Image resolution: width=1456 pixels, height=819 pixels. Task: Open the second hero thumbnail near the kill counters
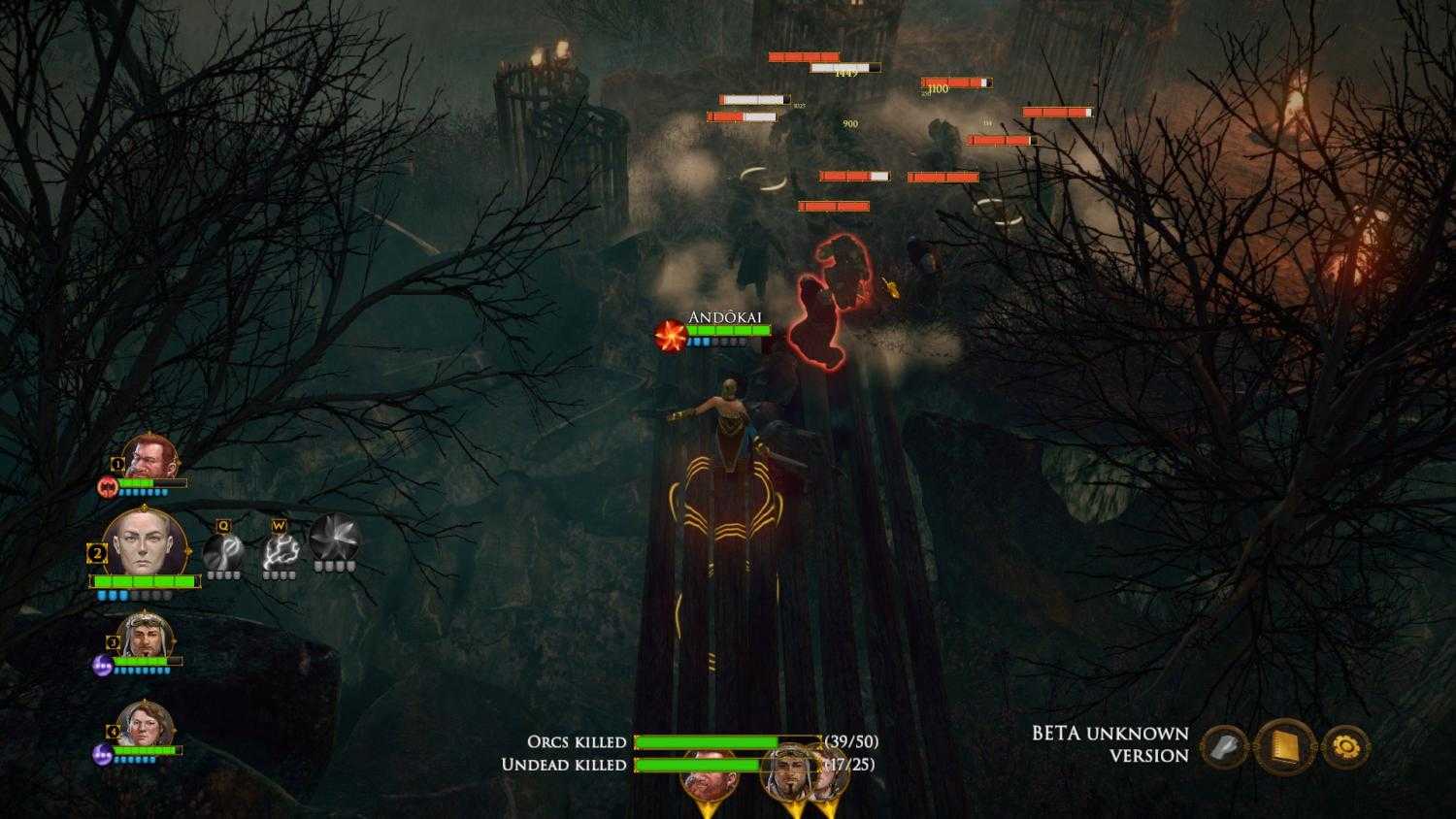(788, 770)
